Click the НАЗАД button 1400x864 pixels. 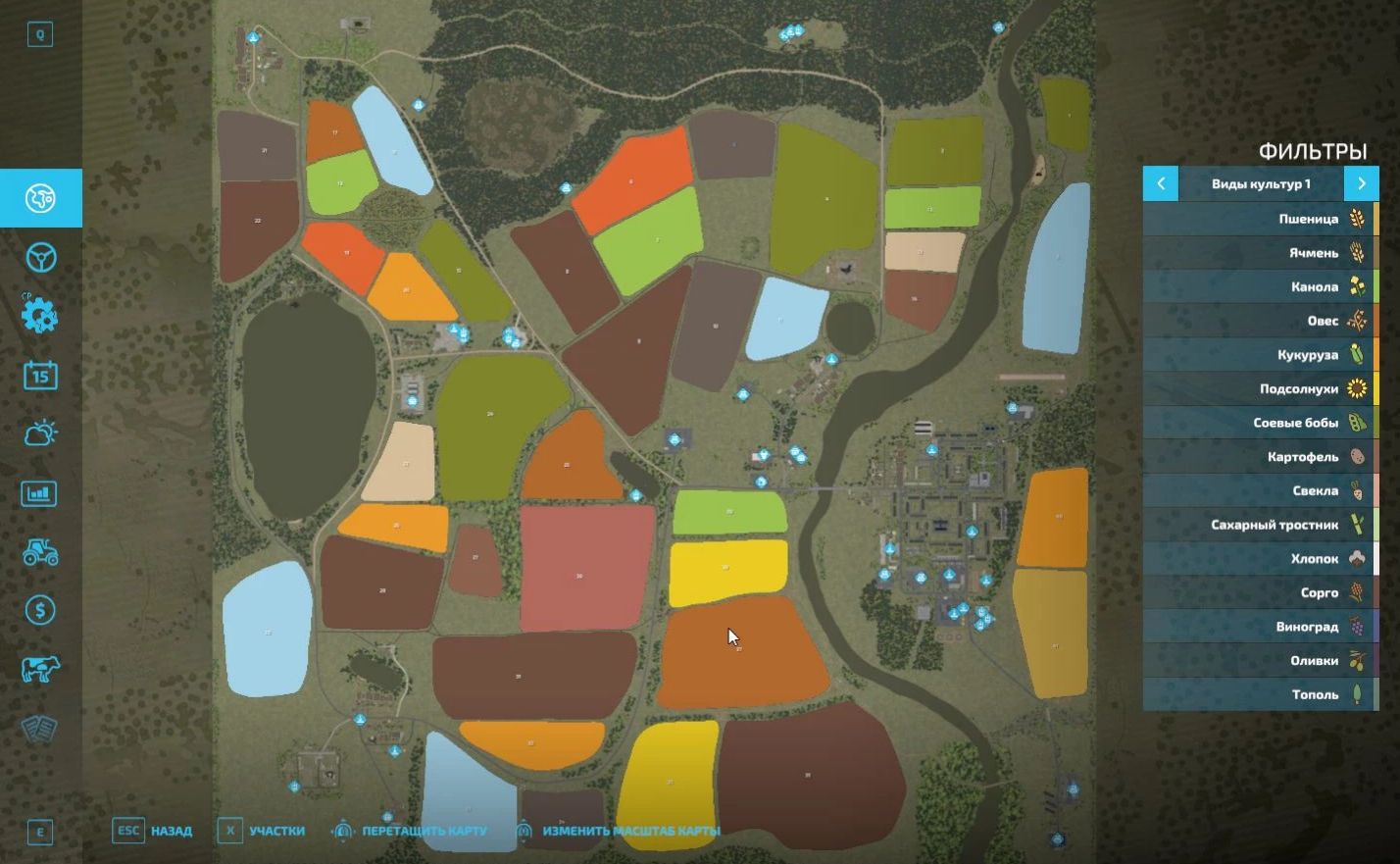[x=168, y=830]
